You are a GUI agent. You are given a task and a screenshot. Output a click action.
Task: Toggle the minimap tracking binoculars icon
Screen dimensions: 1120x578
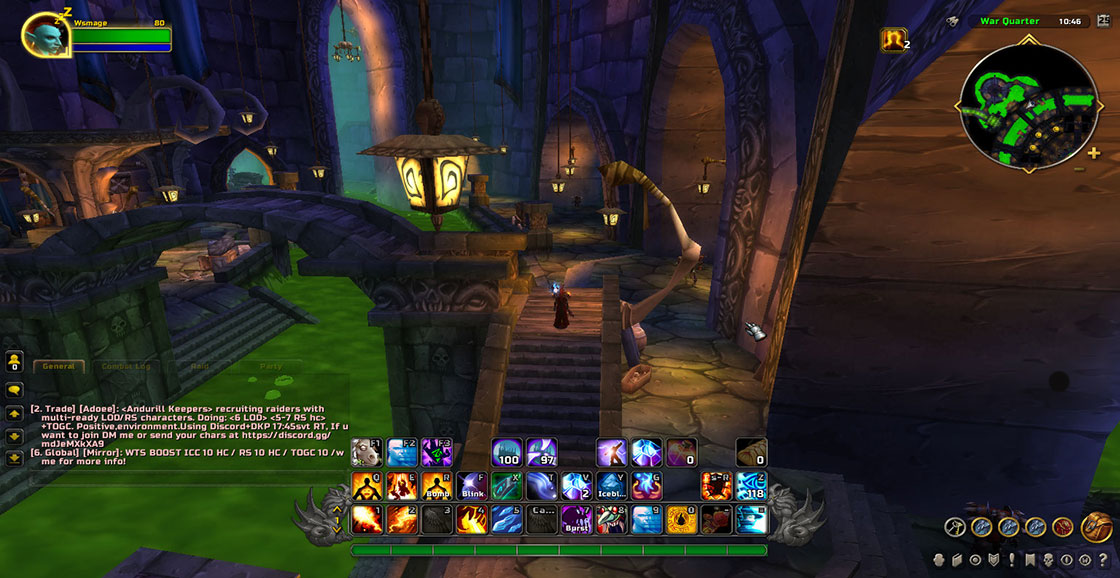953,21
